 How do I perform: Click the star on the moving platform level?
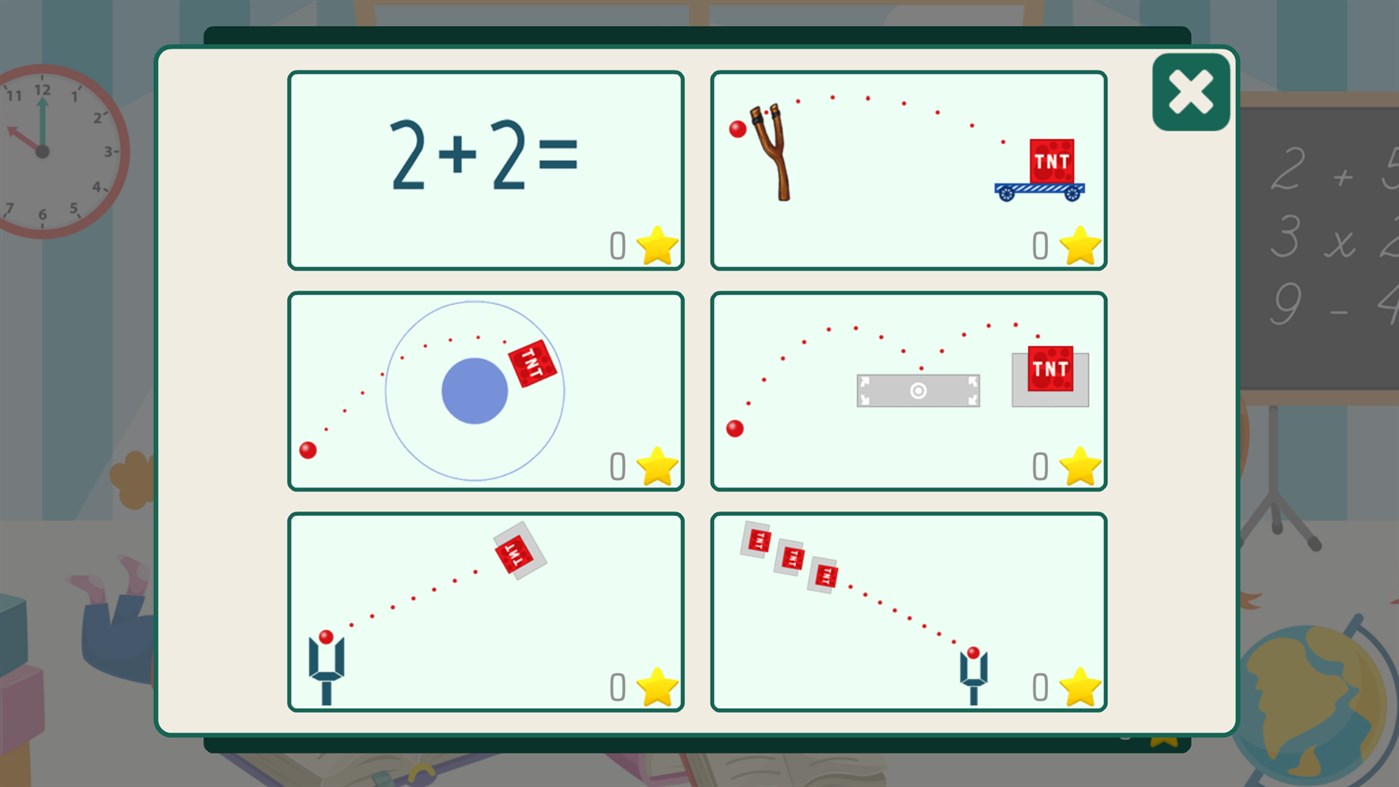click(1078, 465)
